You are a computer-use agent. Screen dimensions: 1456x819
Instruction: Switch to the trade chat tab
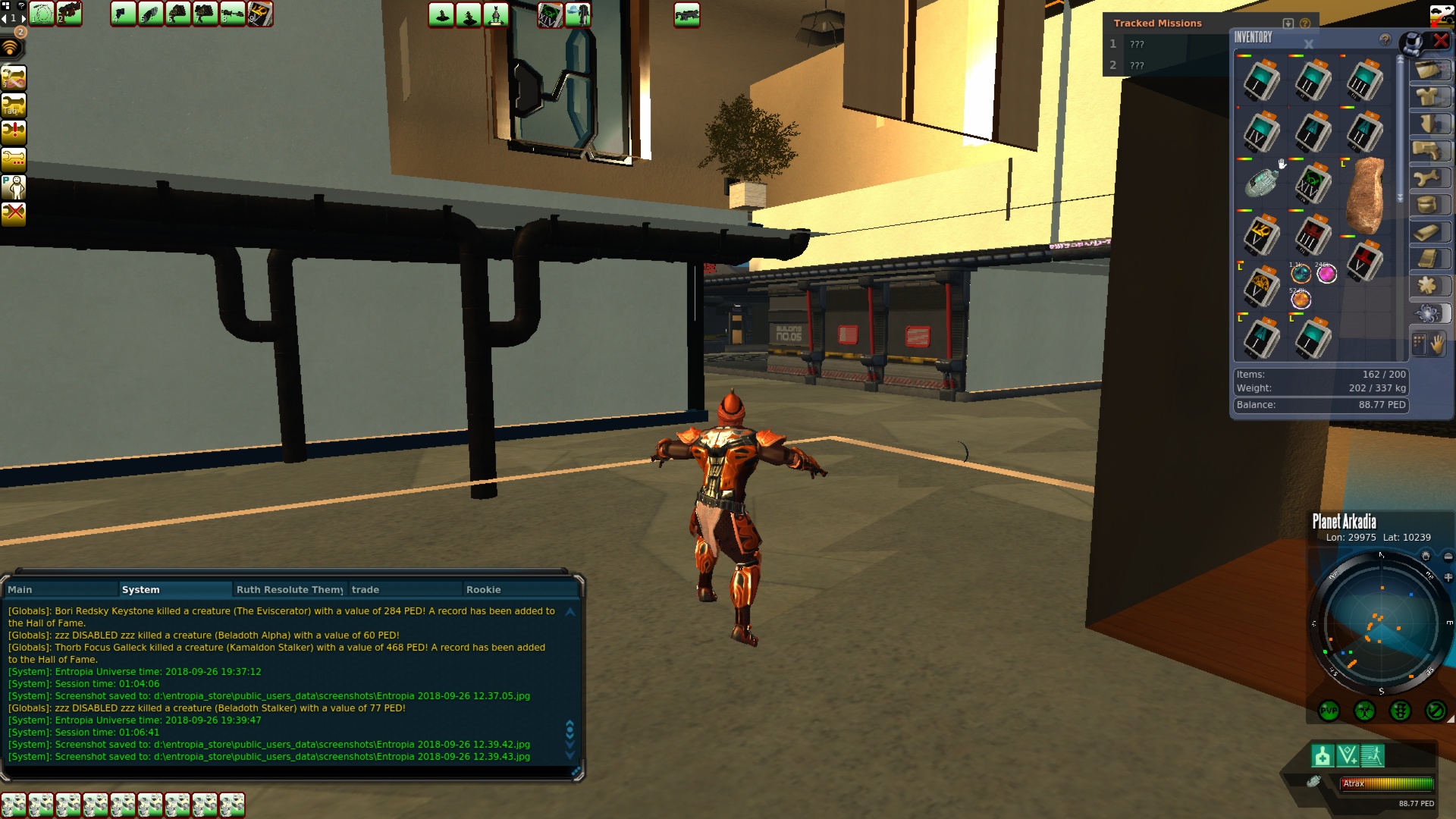tap(366, 589)
